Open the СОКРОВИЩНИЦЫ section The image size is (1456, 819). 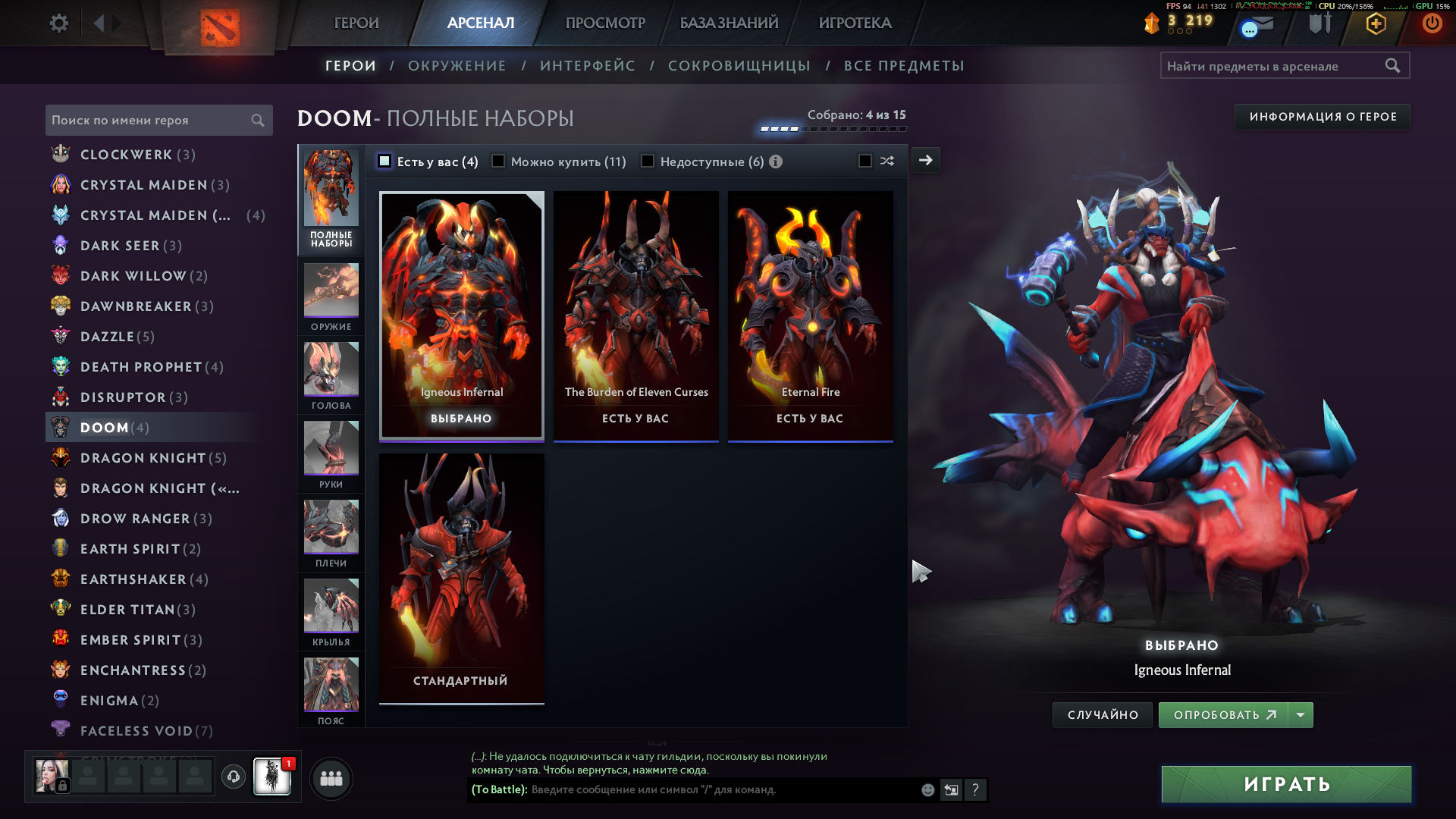coord(739,66)
